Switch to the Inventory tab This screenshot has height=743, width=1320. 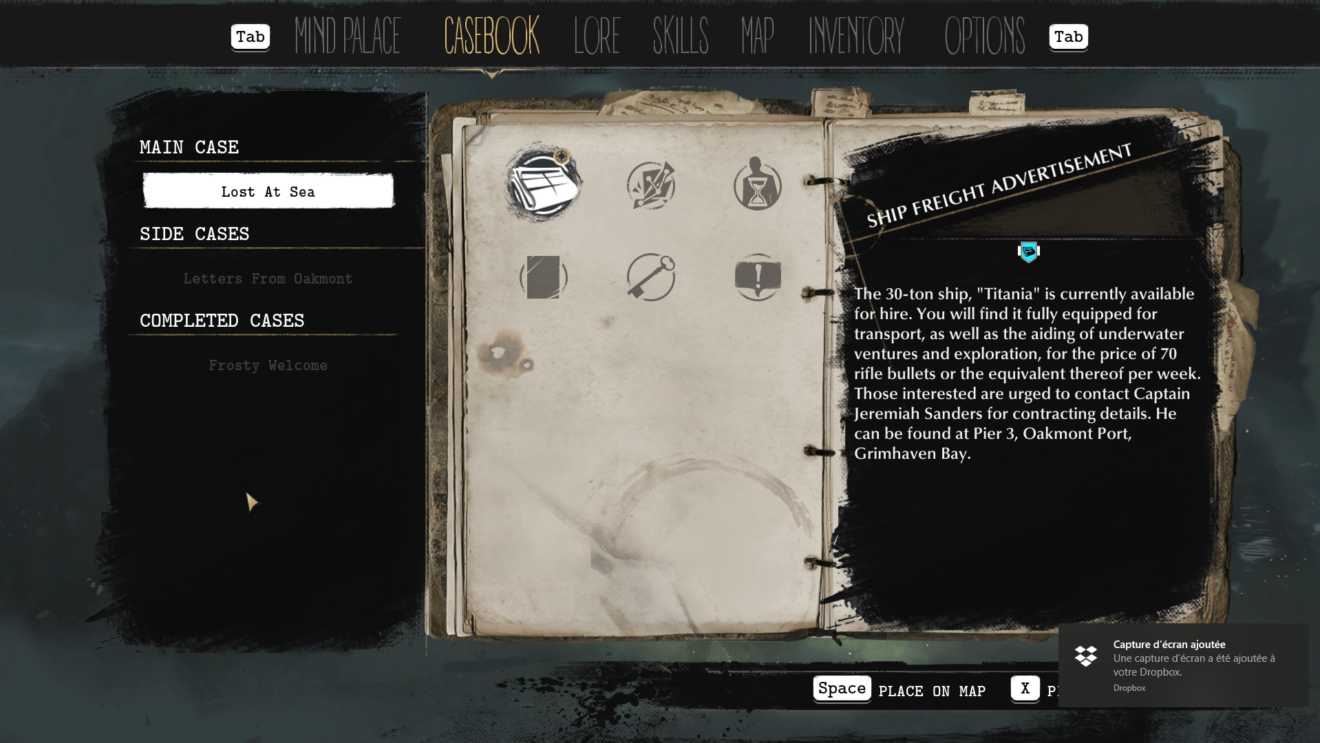point(856,37)
